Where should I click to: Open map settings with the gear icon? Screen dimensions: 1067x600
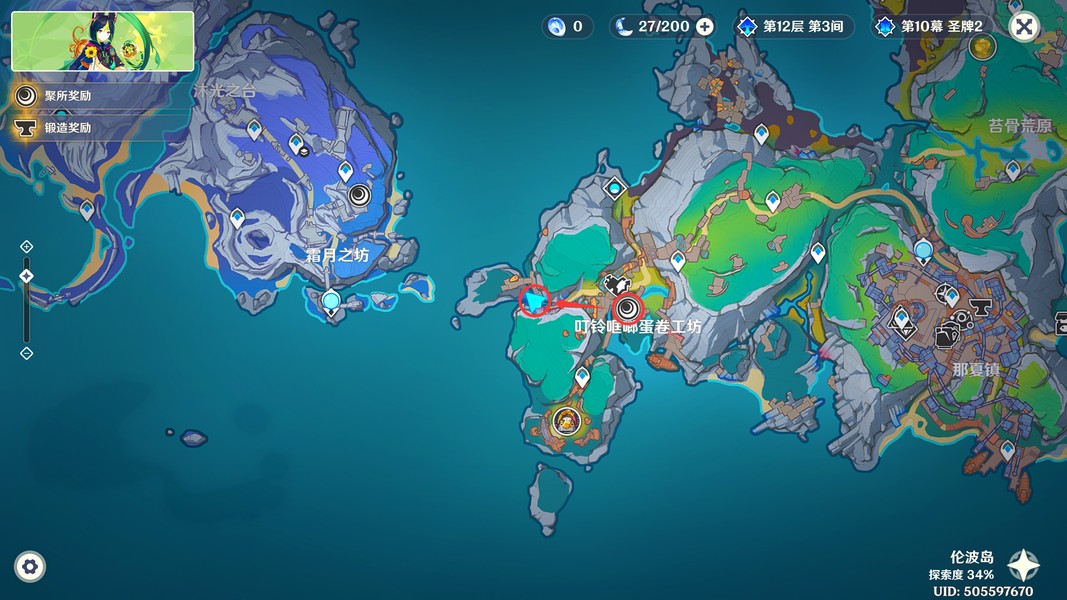point(30,567)
